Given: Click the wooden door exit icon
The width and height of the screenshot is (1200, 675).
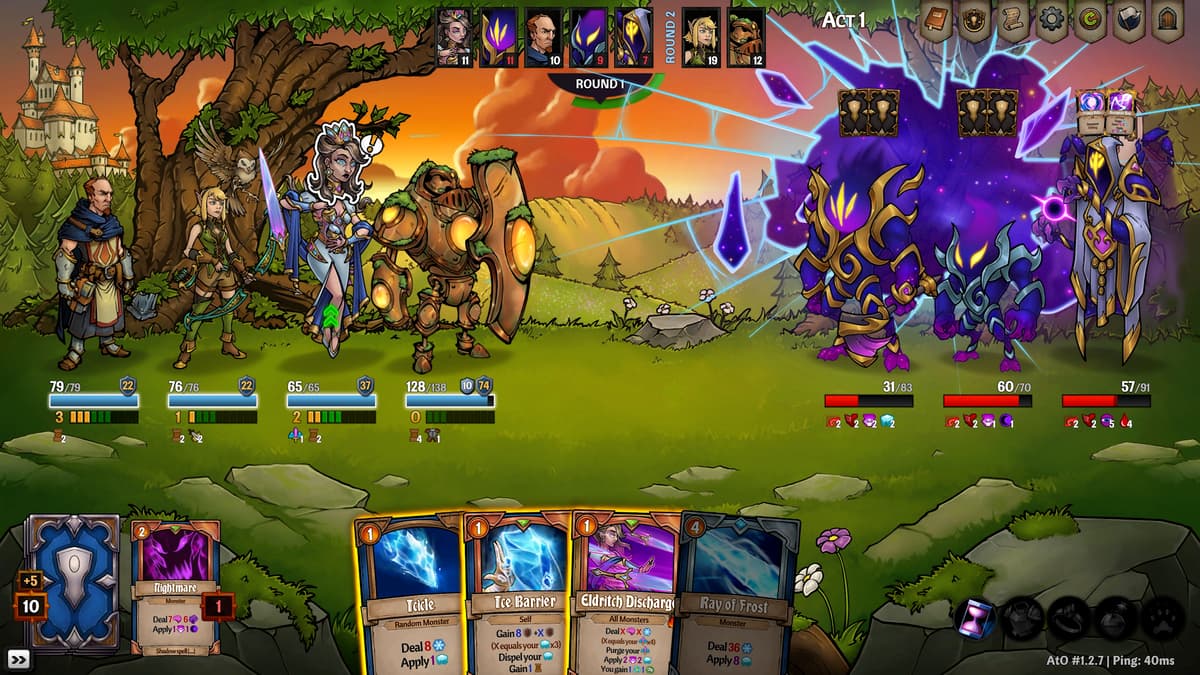Looking at the screenshot, I should (1168, 21).
